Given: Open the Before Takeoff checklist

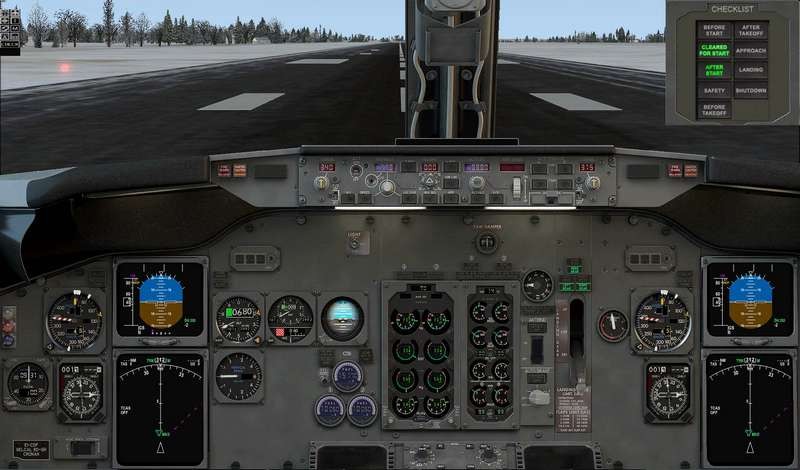Looking at the screenshot, I should [x=714, y=110].
